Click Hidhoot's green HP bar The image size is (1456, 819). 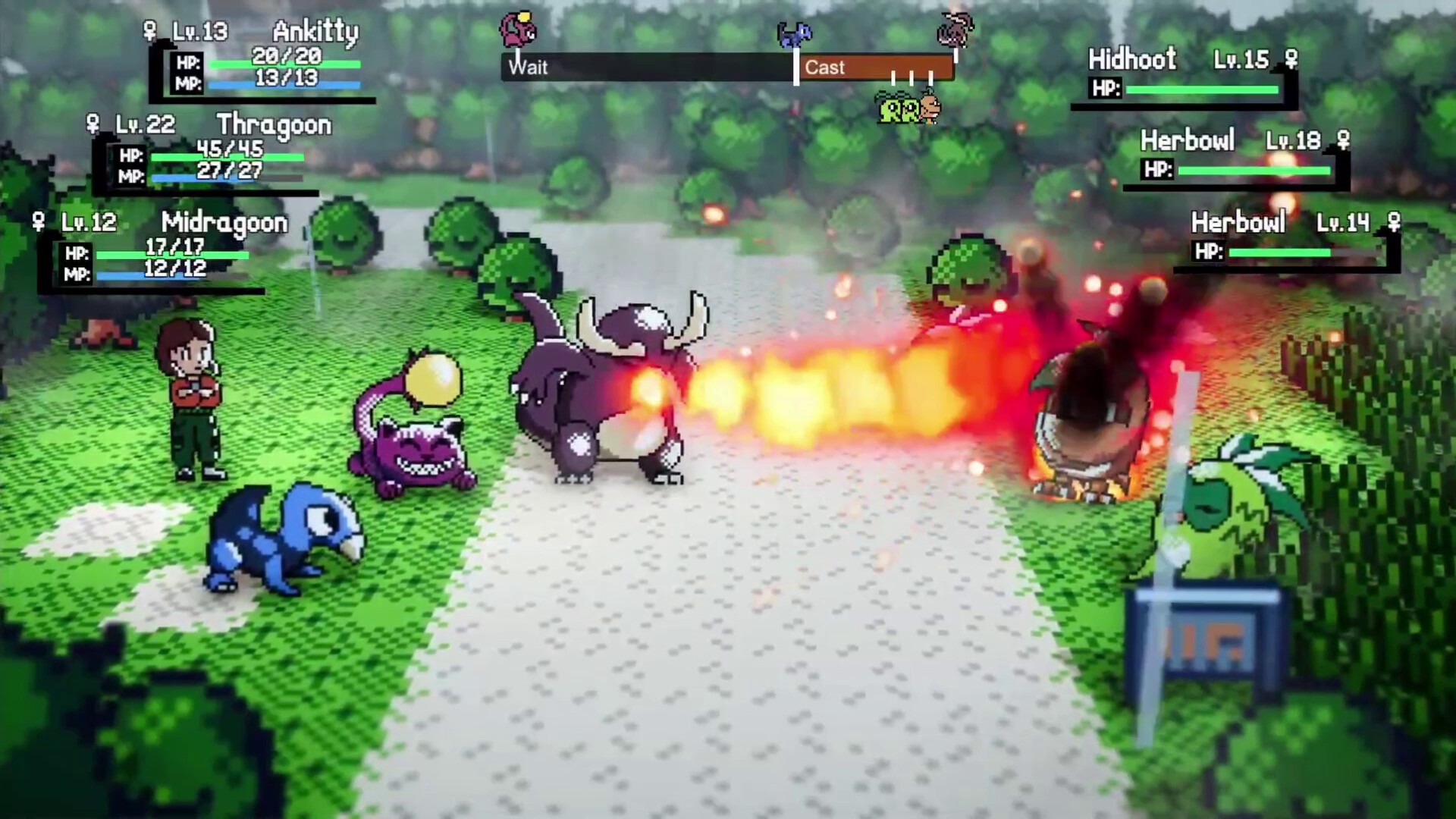pyautogui.click(x=1202, y=89)
